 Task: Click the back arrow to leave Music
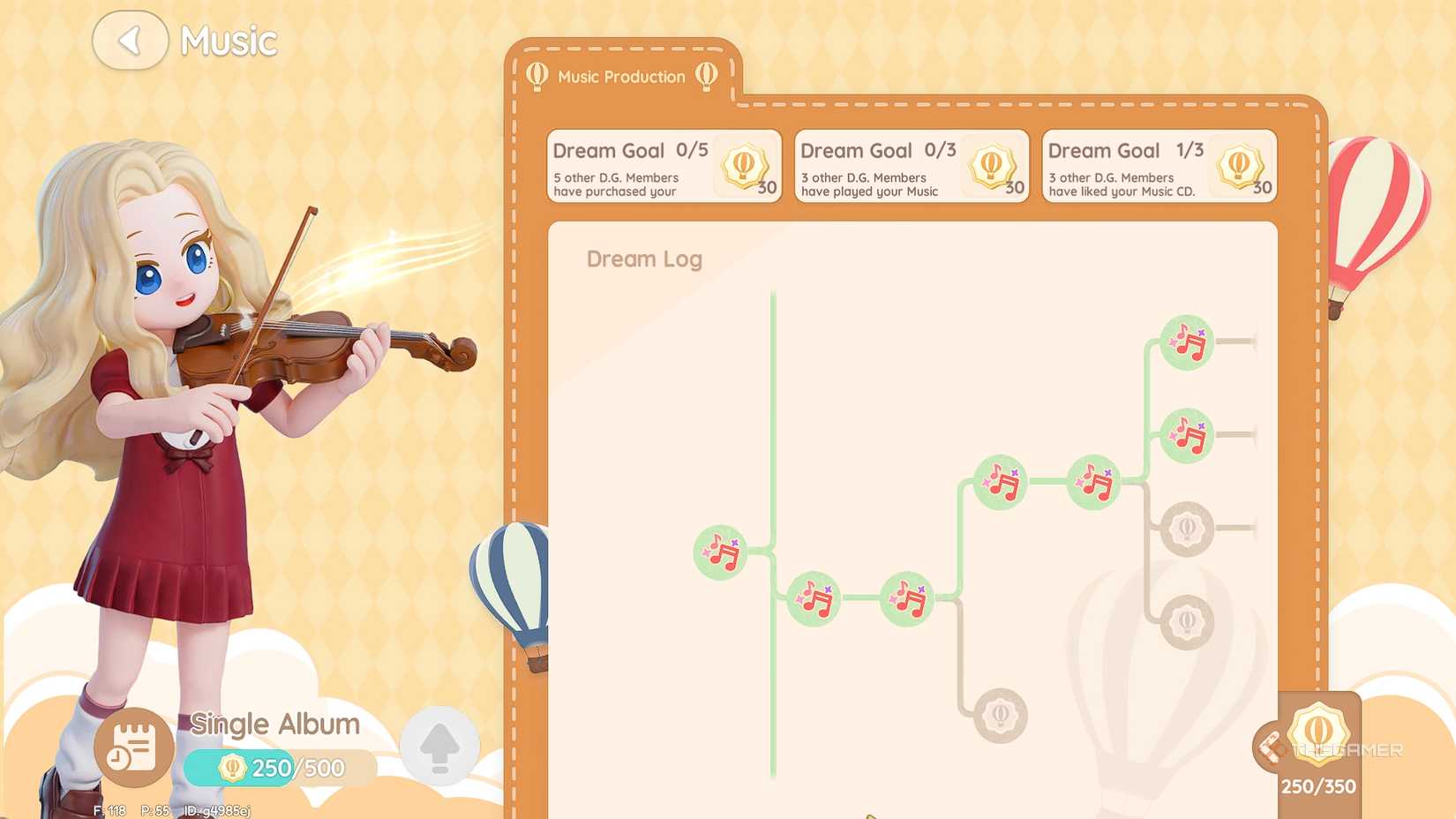click(129, 40)
